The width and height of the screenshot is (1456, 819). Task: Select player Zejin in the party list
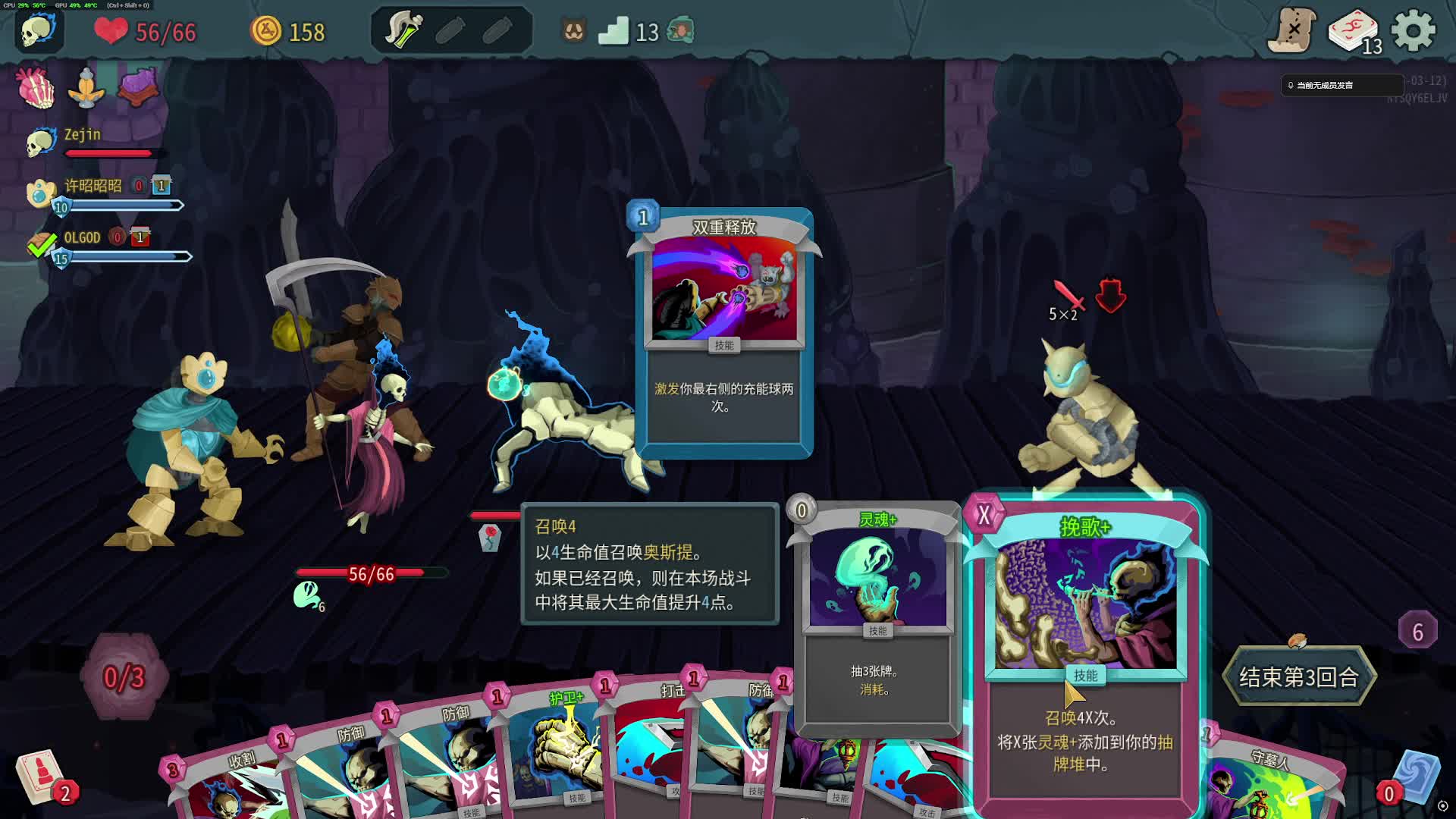[x=82, y=135]
